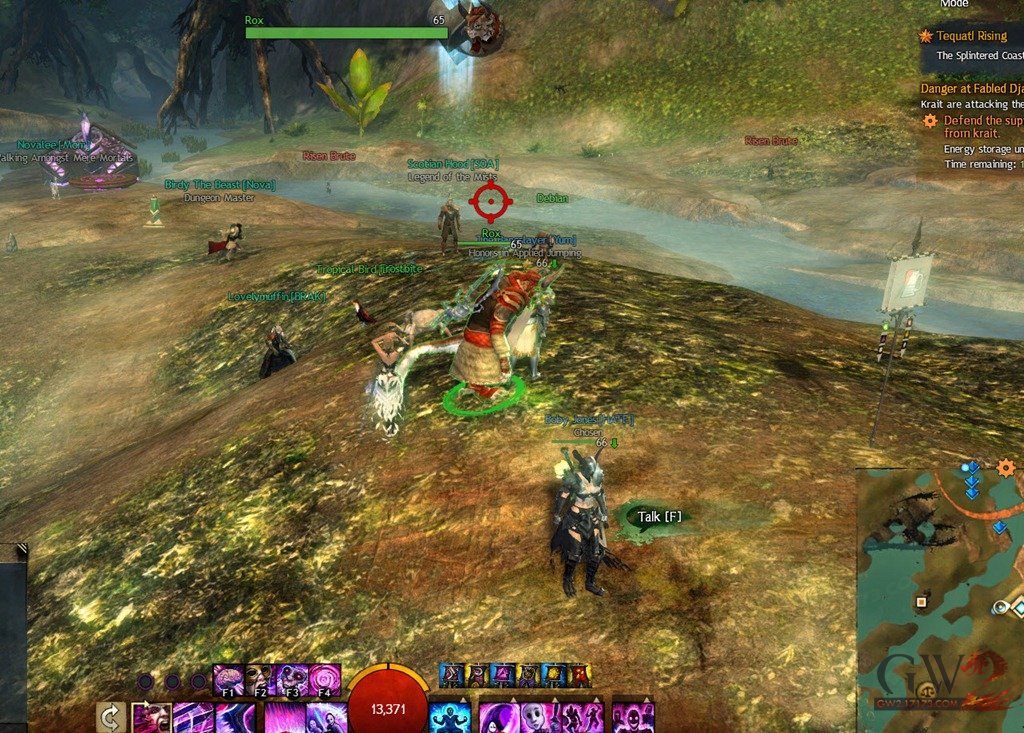This screenshot has height=733, width=1024.
Task: Activate the running figures utility skill
Action: (x=582, y=718)
